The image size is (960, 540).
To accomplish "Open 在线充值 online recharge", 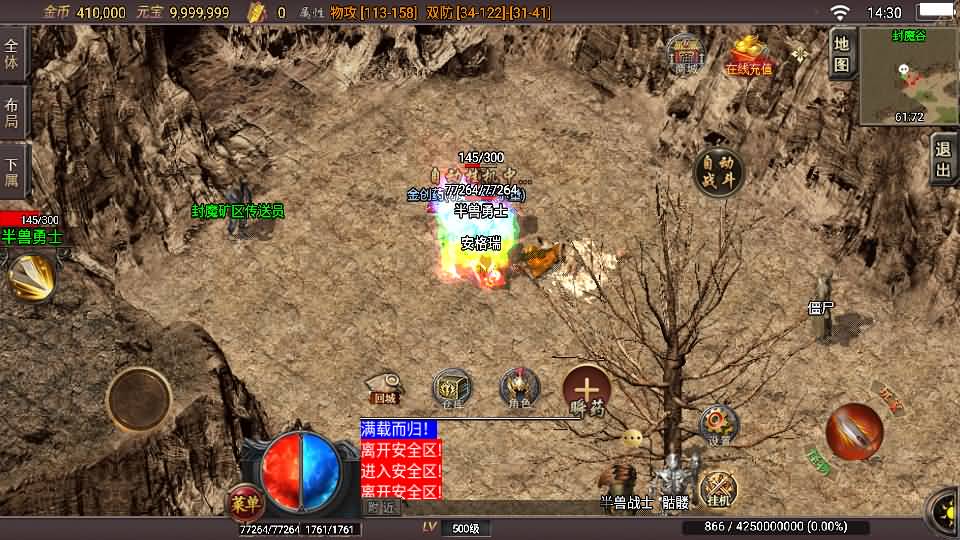I will [x=749, y=56].
